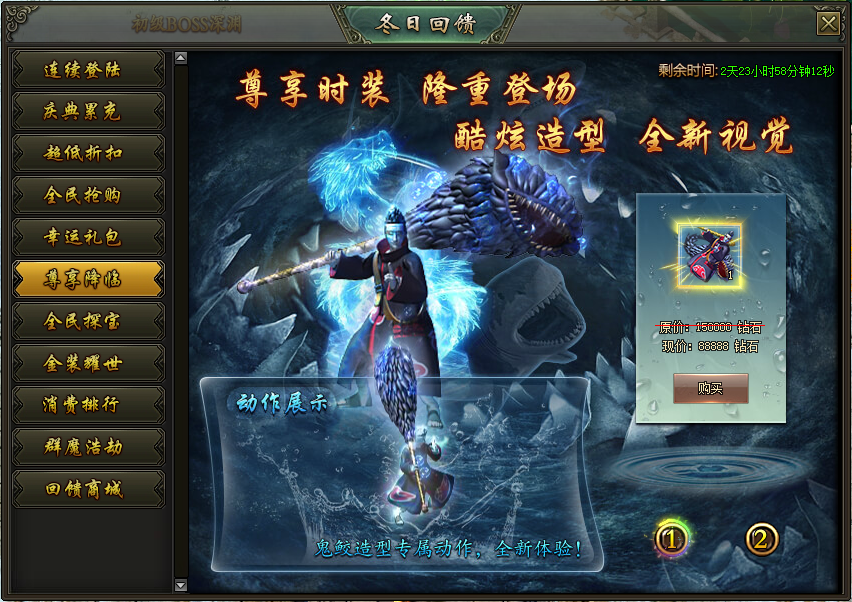852x602 pixels.
Task: Open the 全民抢购 tab
Action: pos(88,195)
